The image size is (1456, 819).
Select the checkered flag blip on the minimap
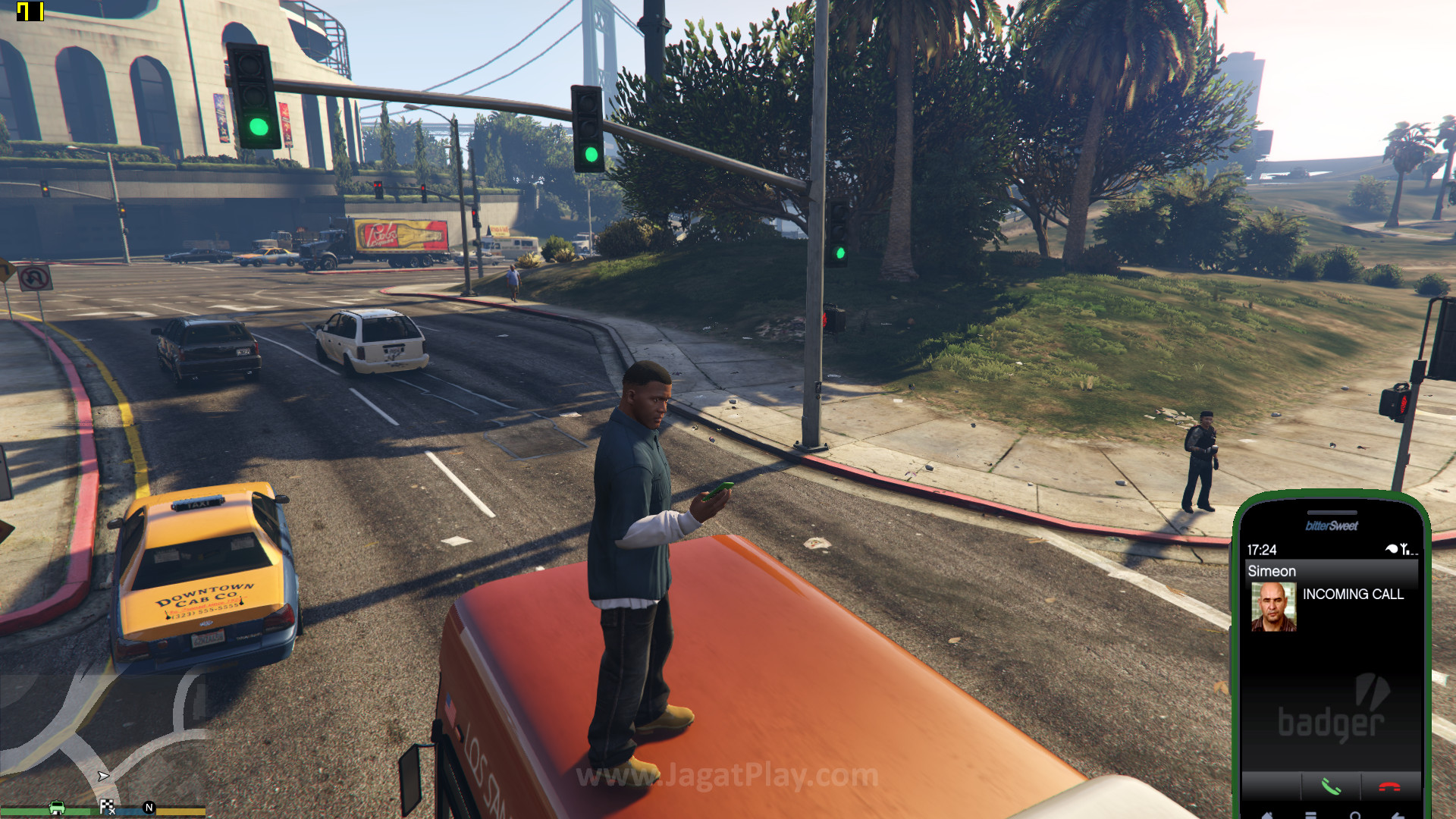[107, 807]
